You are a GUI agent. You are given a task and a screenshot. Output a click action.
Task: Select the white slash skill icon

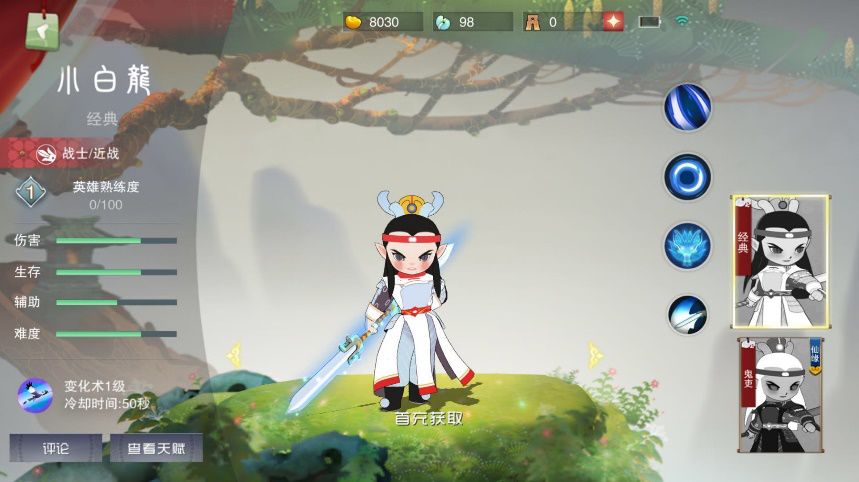coord(688,313)
